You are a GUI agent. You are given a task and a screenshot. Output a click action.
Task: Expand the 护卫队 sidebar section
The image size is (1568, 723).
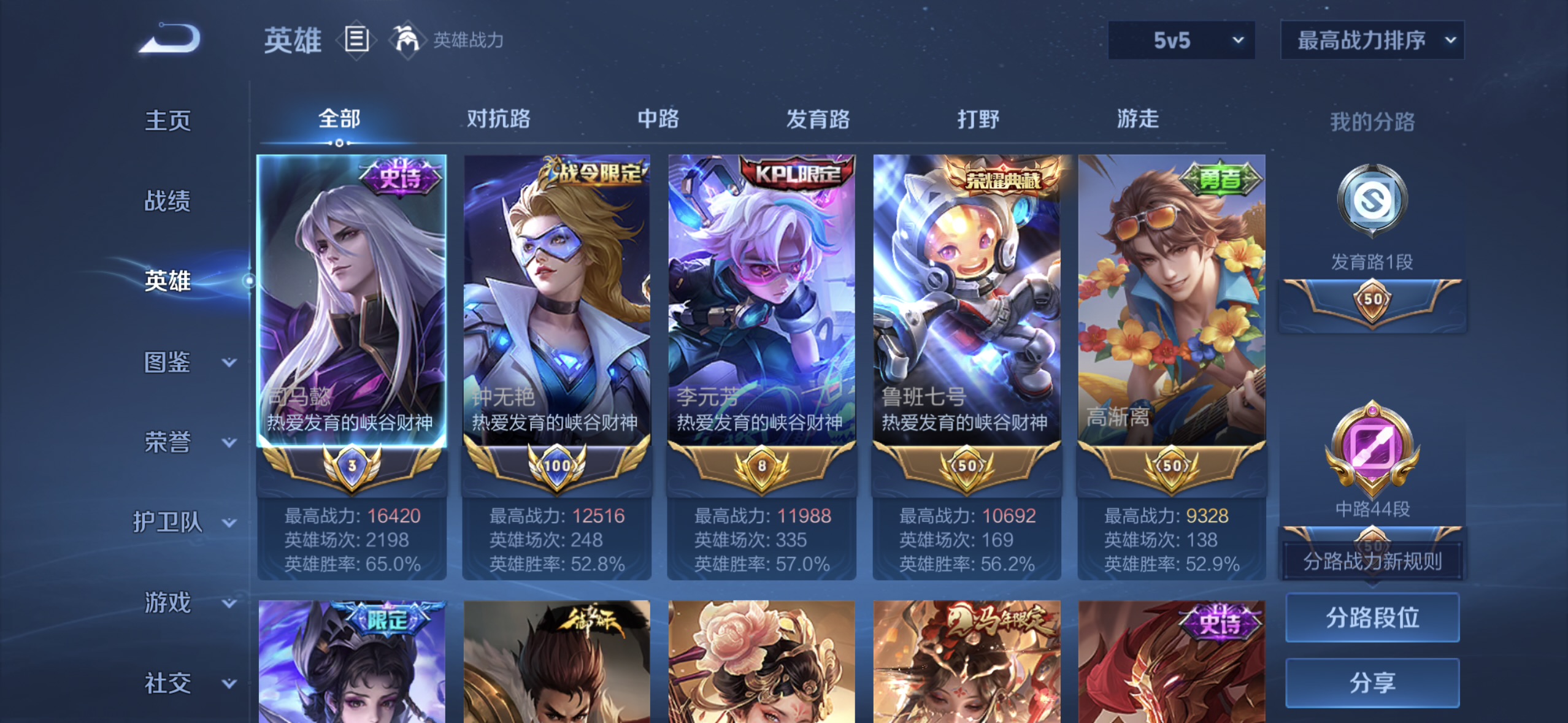tap(184, 523)
